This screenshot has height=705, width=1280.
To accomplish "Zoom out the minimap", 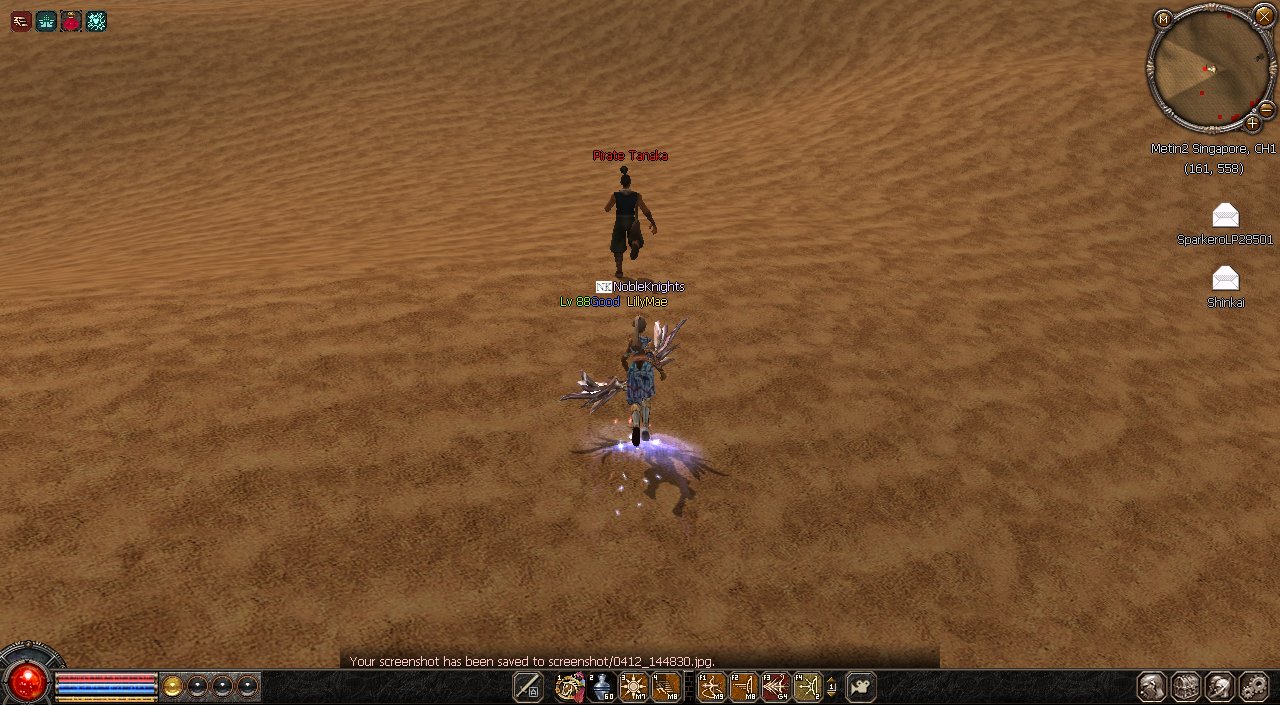I will pos(1266,109).
